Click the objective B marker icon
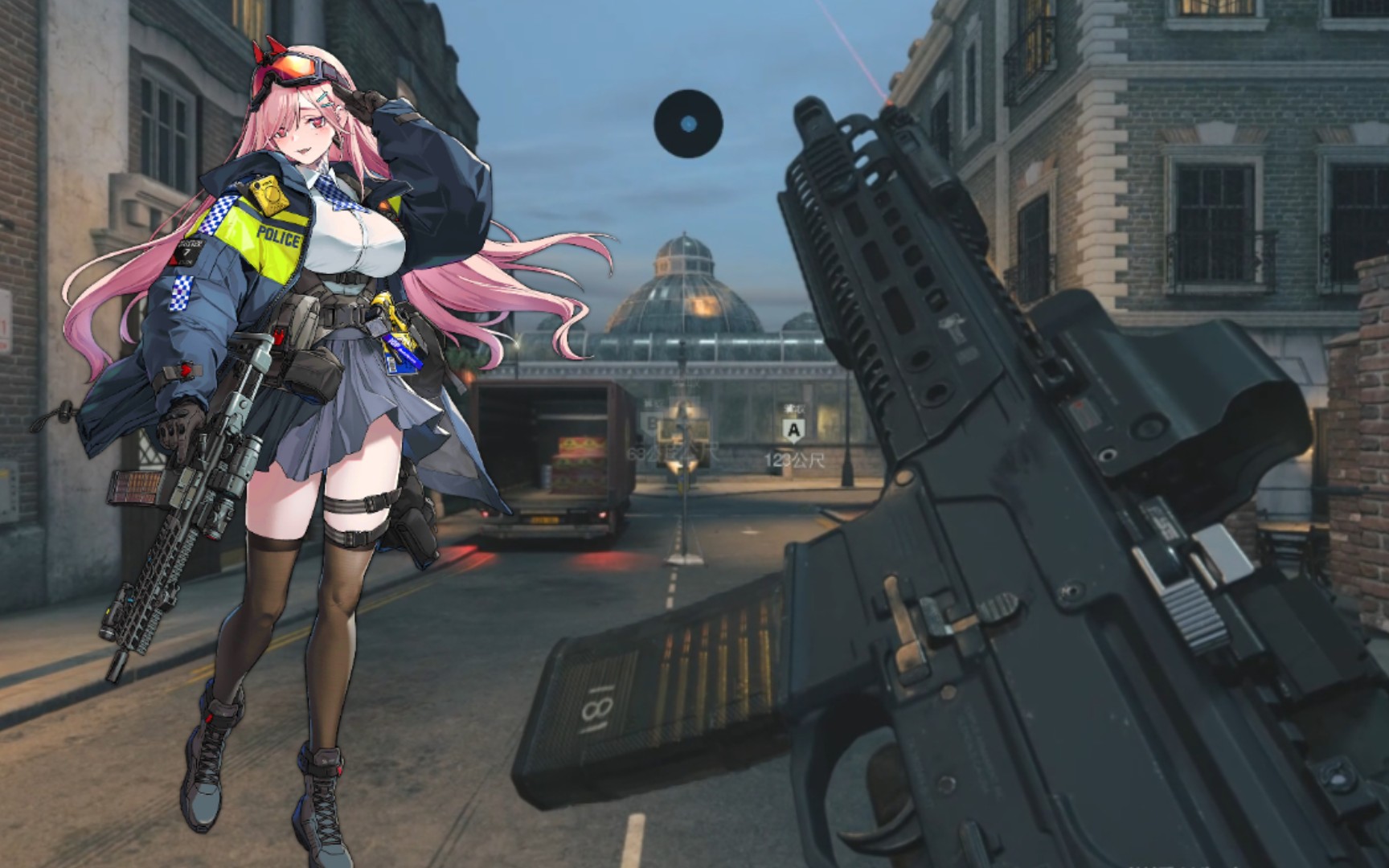The width and height of the screenshot is (1389, 868). click(651, 421)
